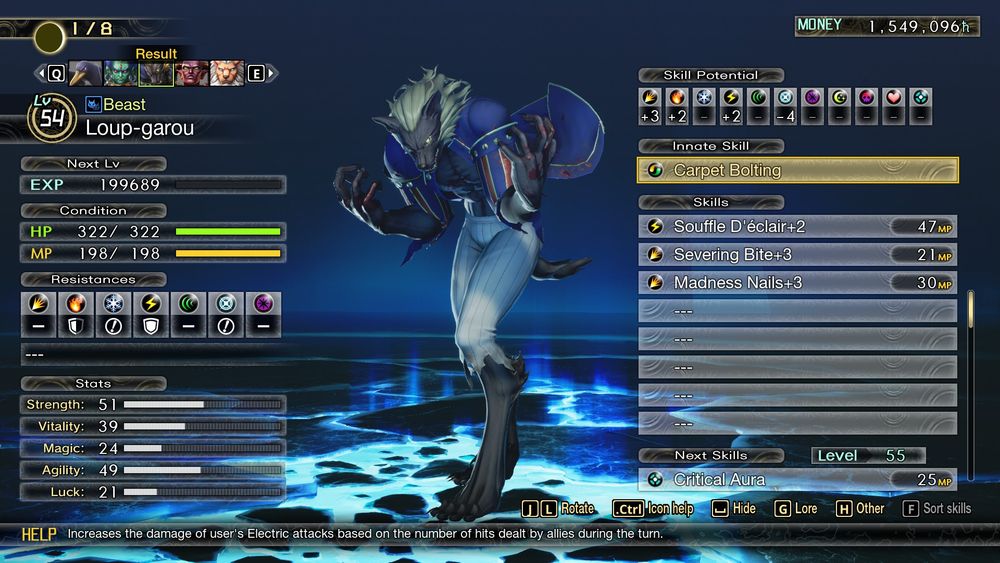Pick the white lion demon portrait
1000x563 pixels.
tap(227, 73)
